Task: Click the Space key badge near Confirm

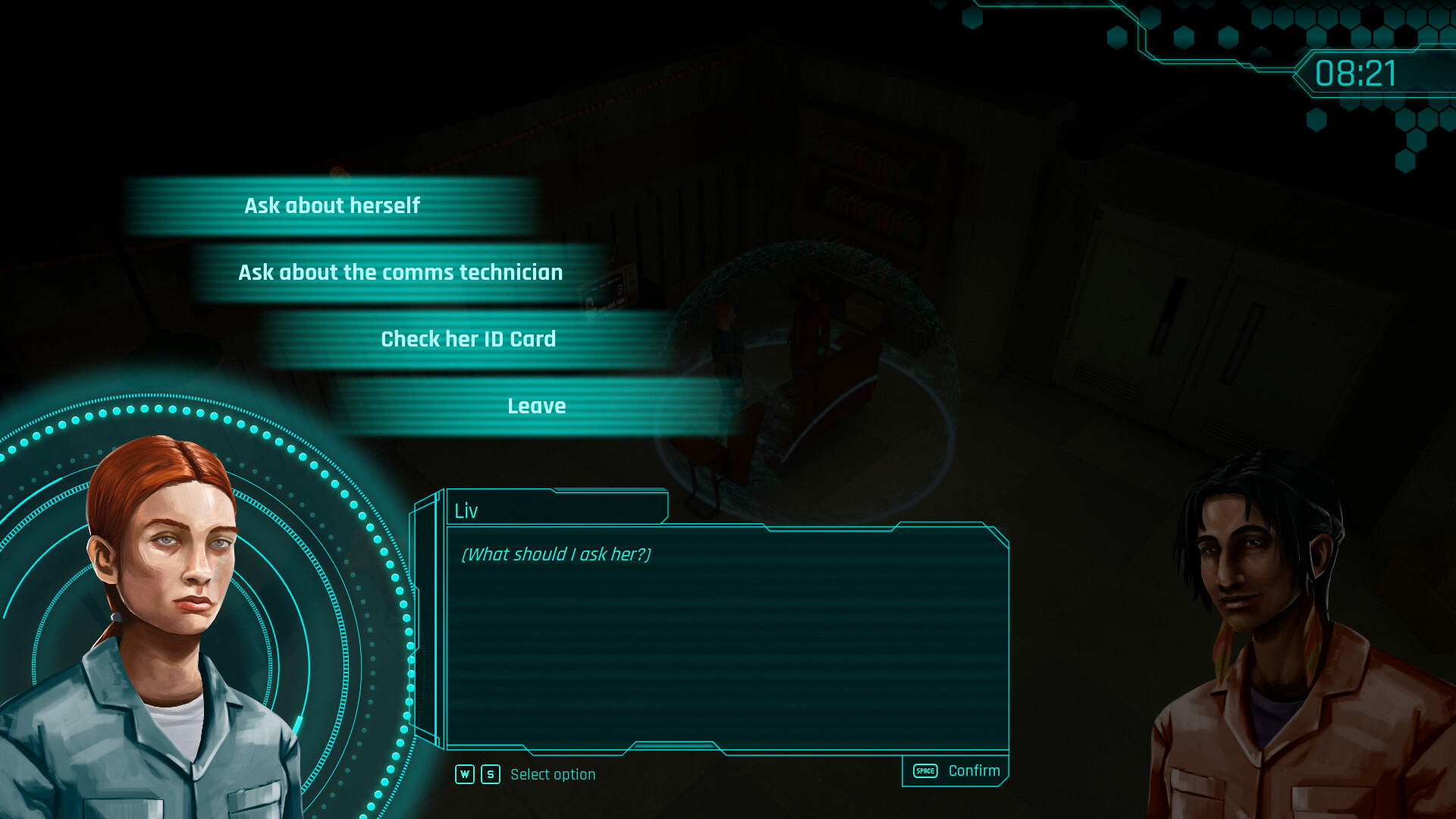Action: coord(924,770)
